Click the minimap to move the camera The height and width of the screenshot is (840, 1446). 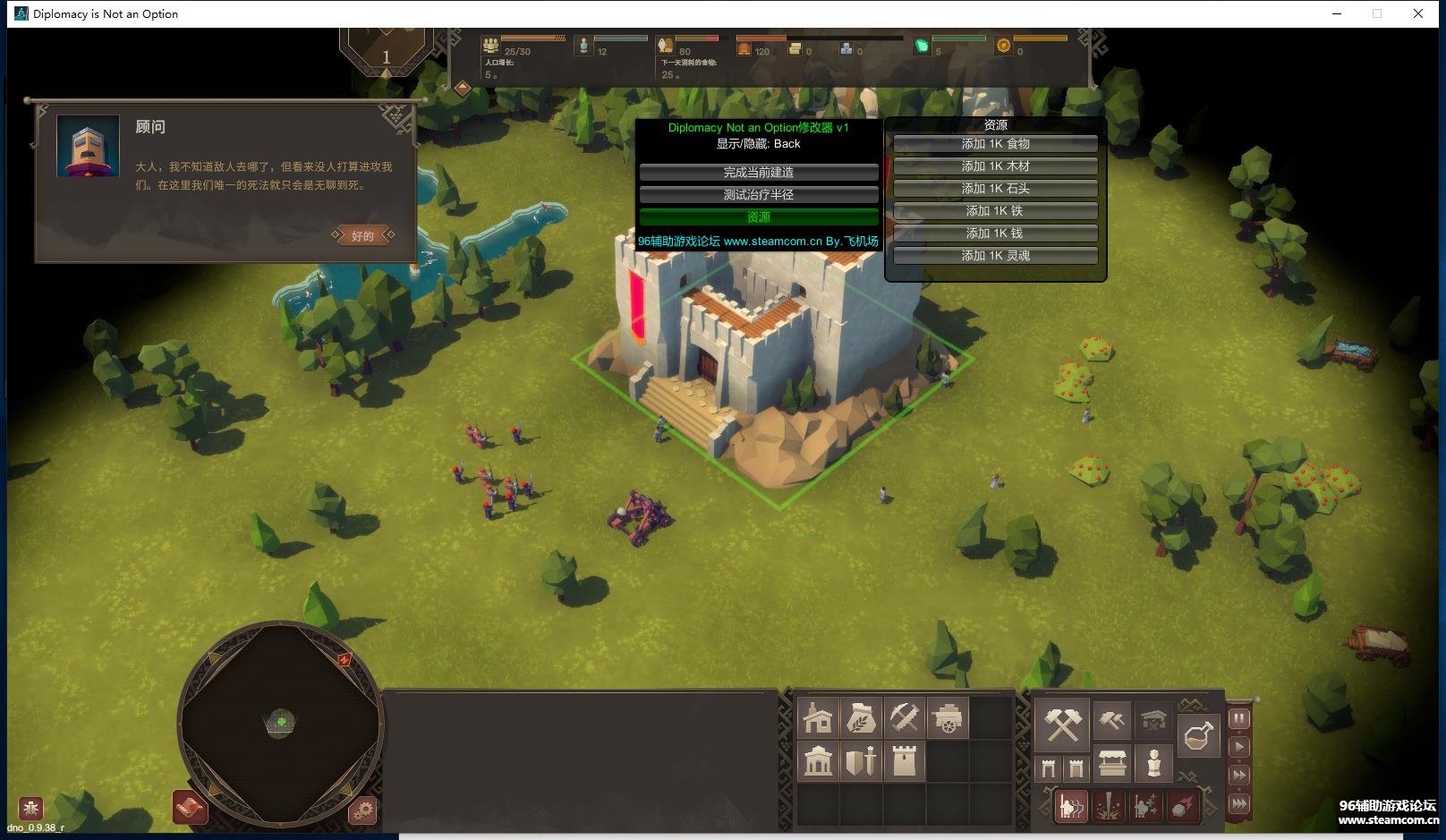coord(281,722)
